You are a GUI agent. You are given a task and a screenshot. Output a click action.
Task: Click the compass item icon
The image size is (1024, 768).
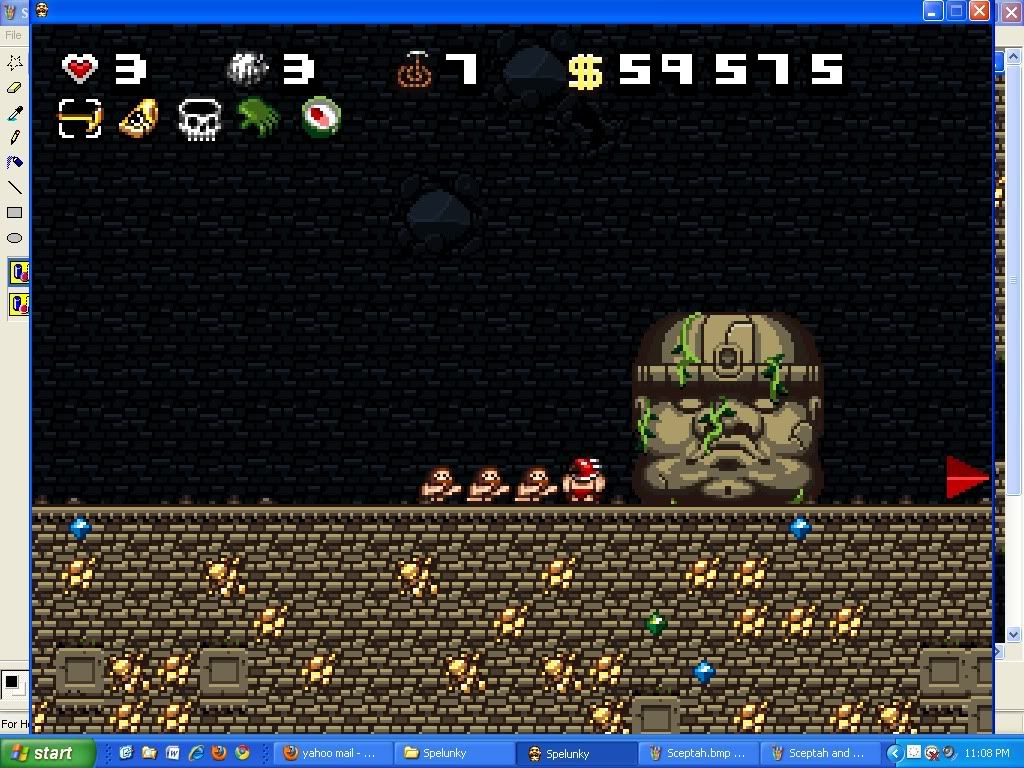pos(321,117)
